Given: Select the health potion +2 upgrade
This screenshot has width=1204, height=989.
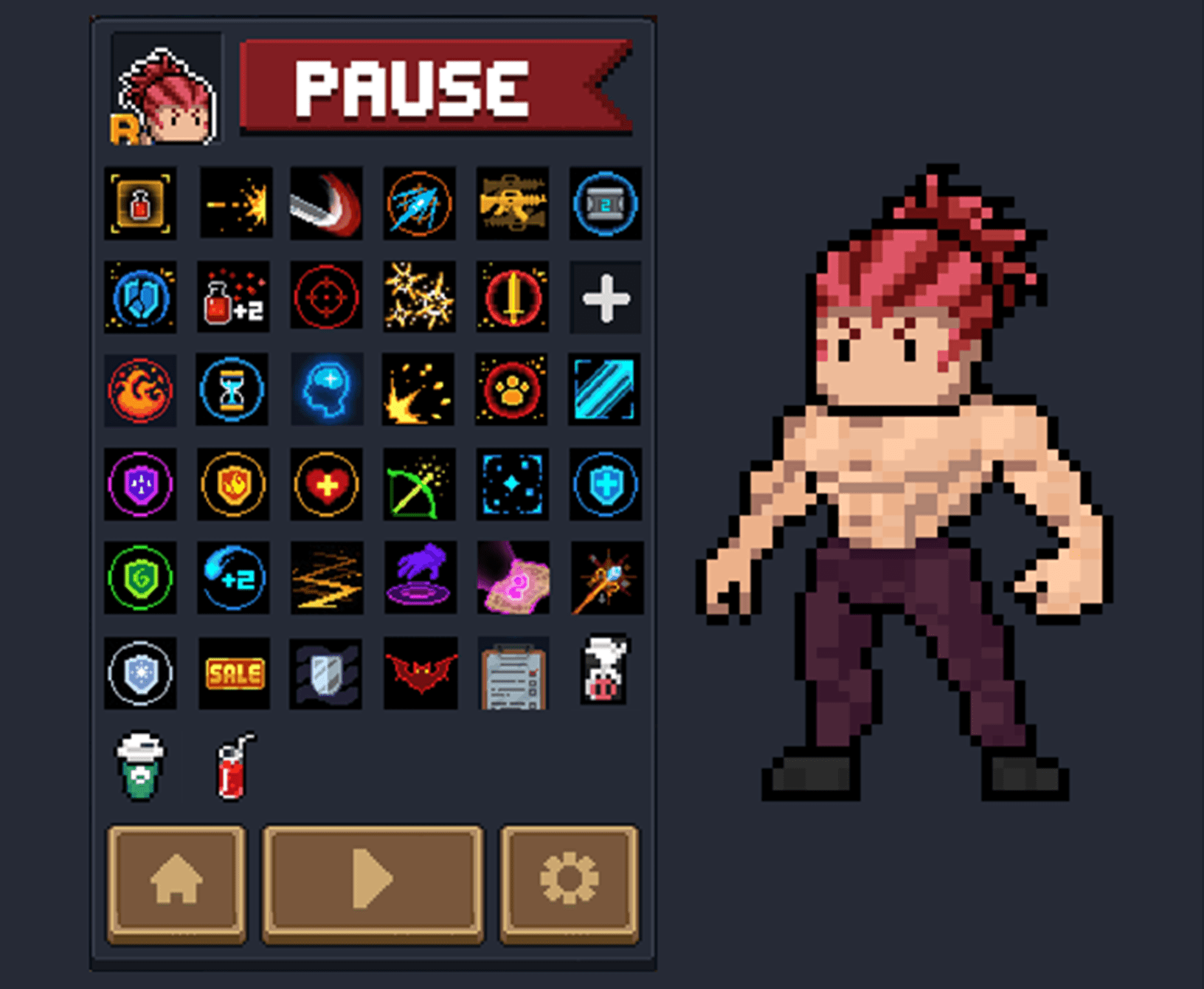Looking at the screenshot, I should pyautogui.click(x=233, y=297).
